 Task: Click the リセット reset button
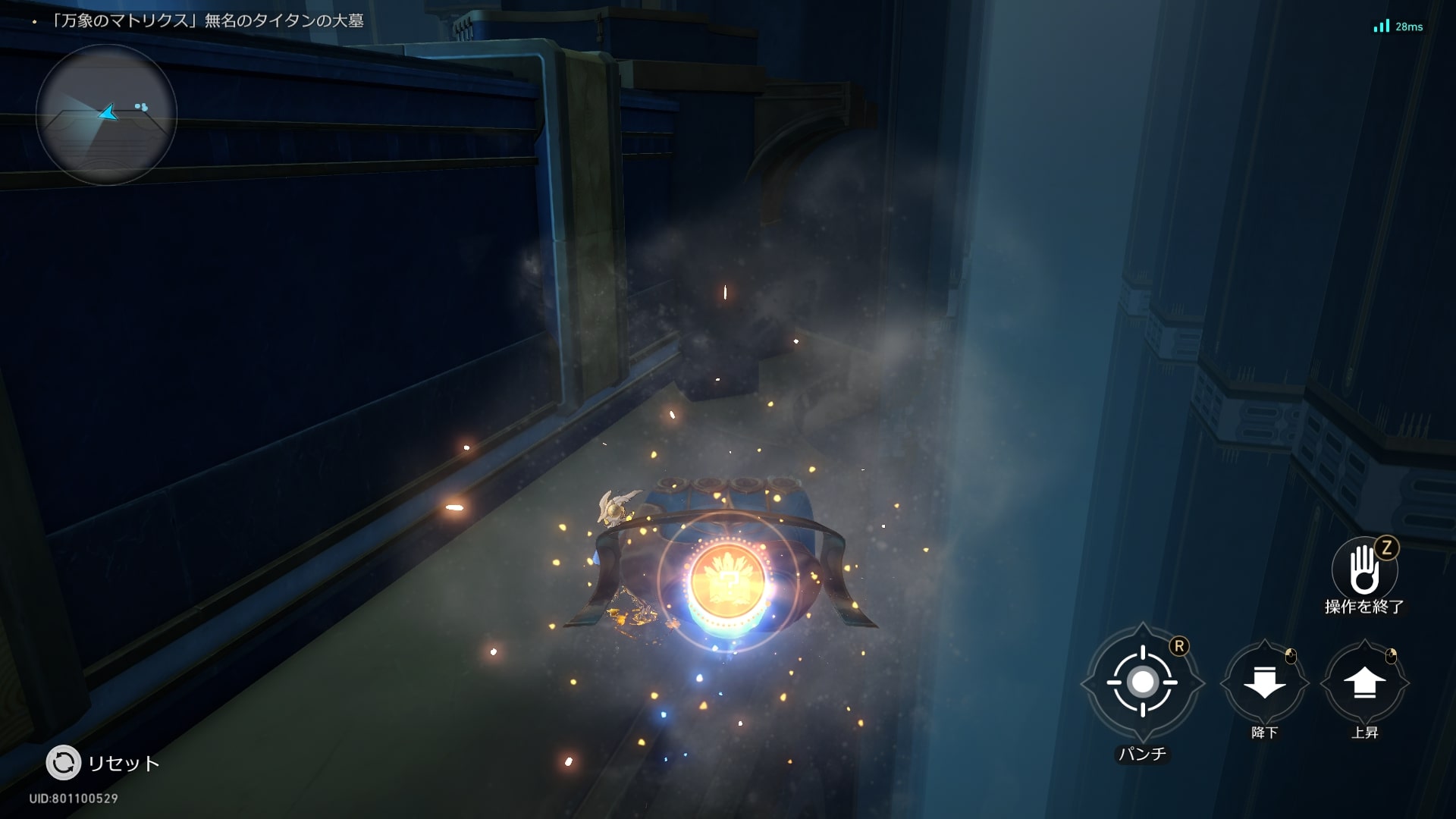click(64, 762)
